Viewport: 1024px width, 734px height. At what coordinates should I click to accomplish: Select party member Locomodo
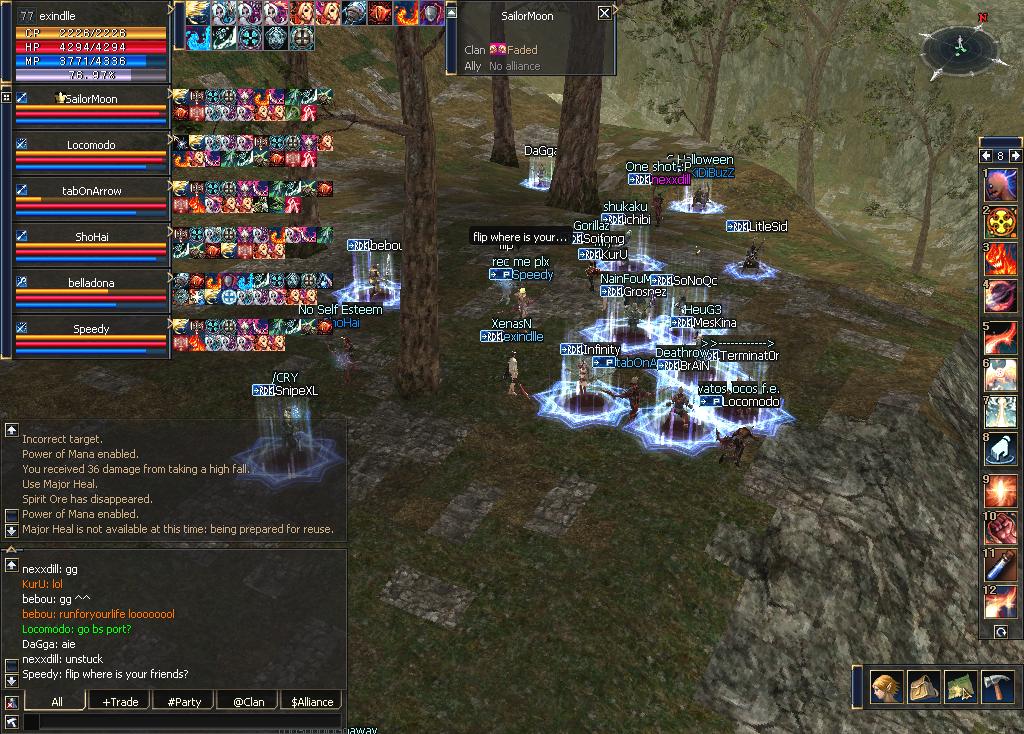tap(91, 145)
